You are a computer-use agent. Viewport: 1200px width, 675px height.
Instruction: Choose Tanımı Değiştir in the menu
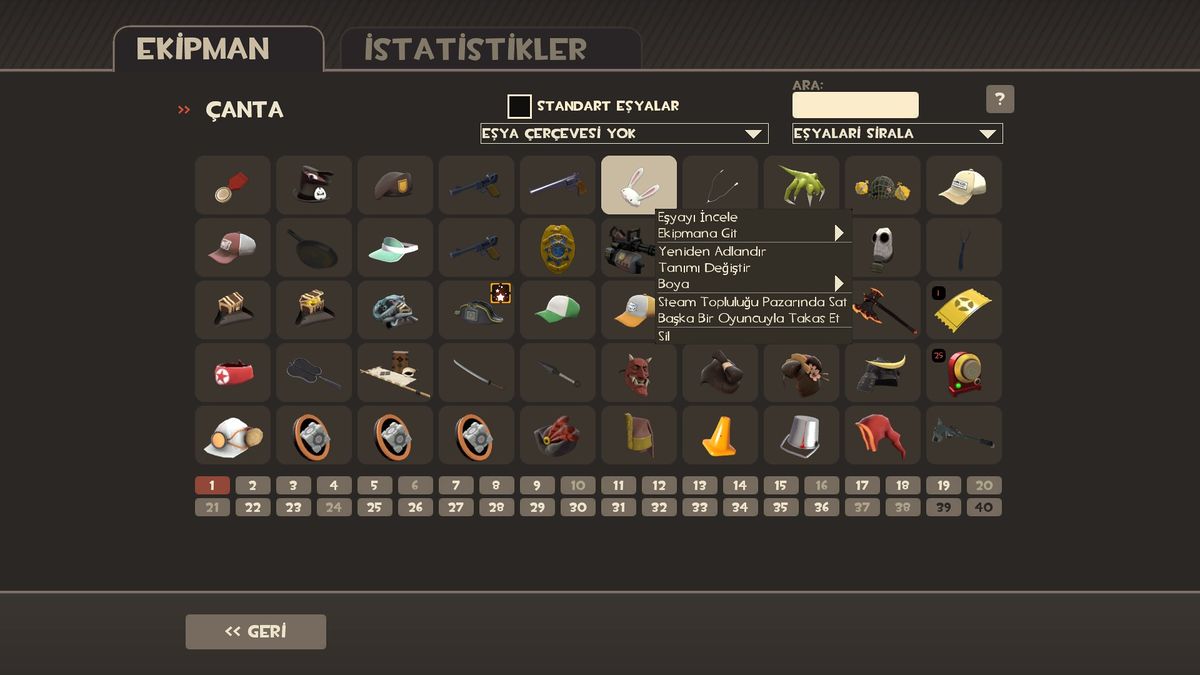pyautogui.click(x=704, y=268)
